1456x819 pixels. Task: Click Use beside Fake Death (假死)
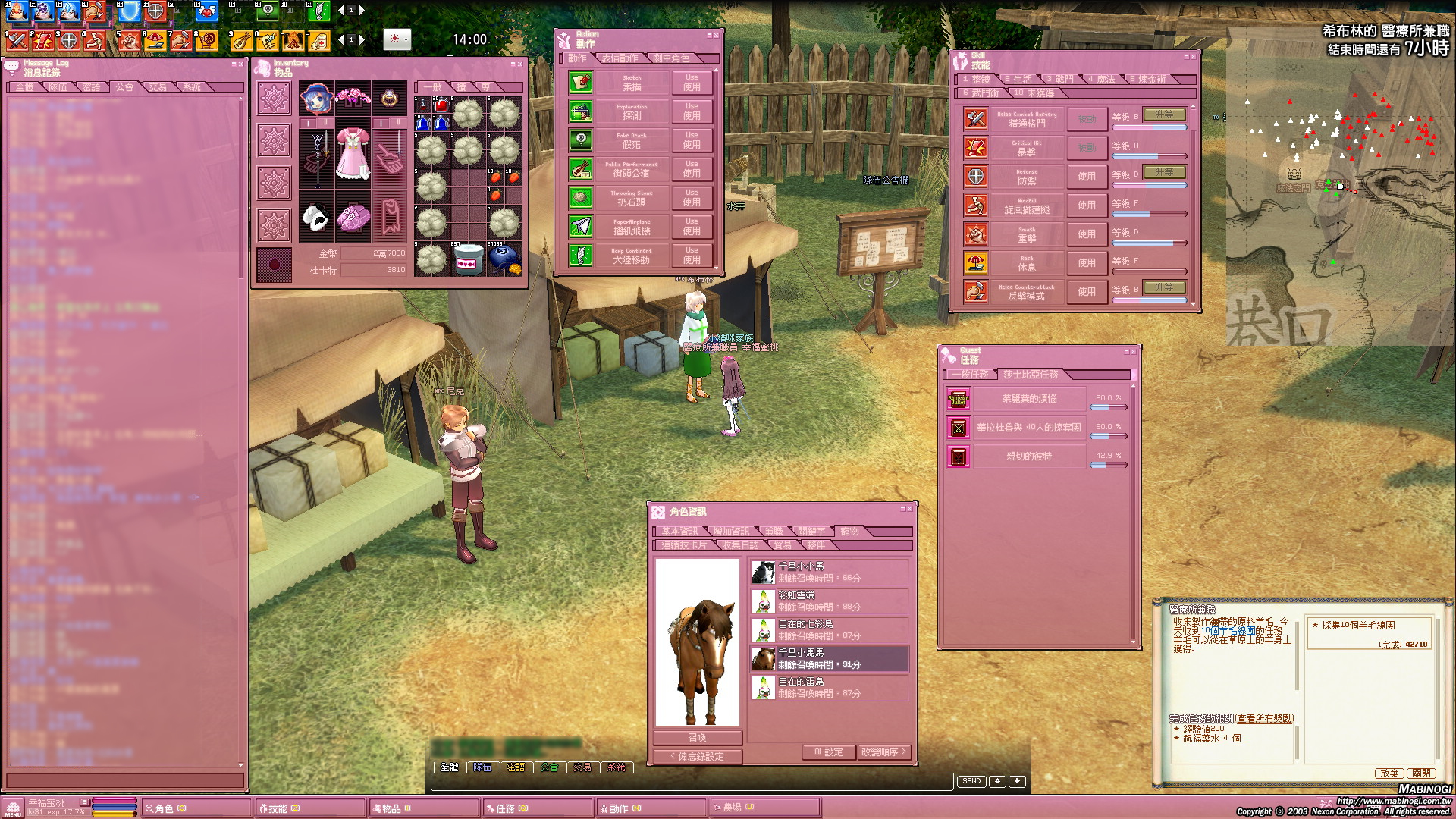691,140
